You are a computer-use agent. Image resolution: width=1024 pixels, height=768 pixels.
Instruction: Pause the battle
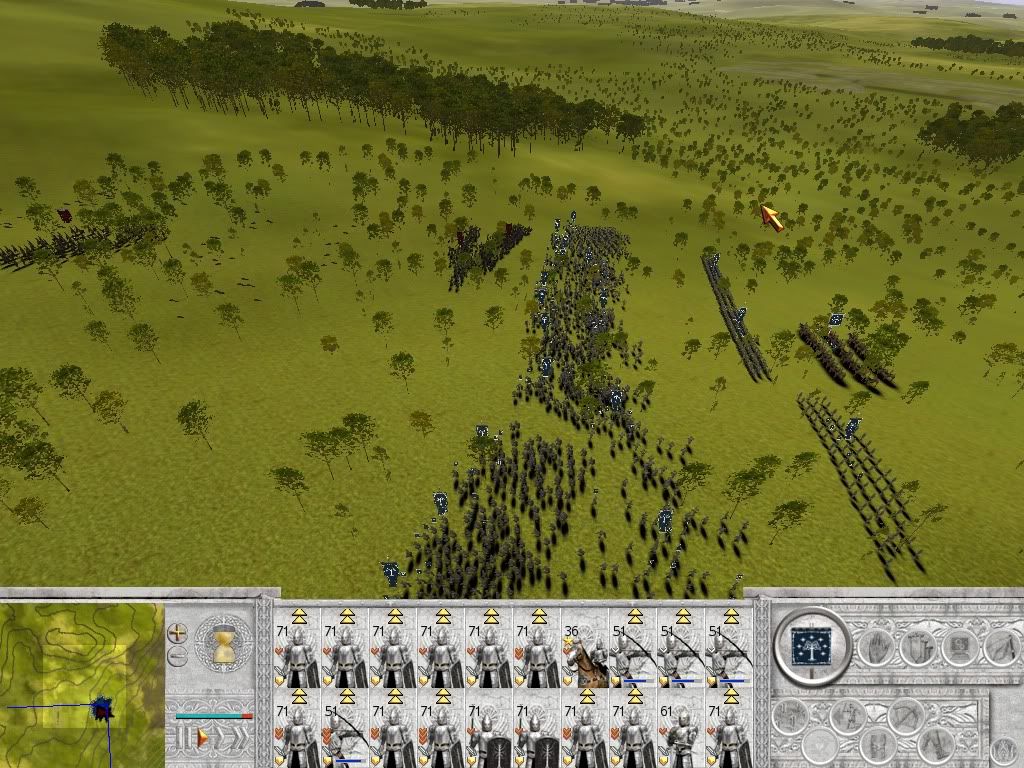tap(182, 738)
